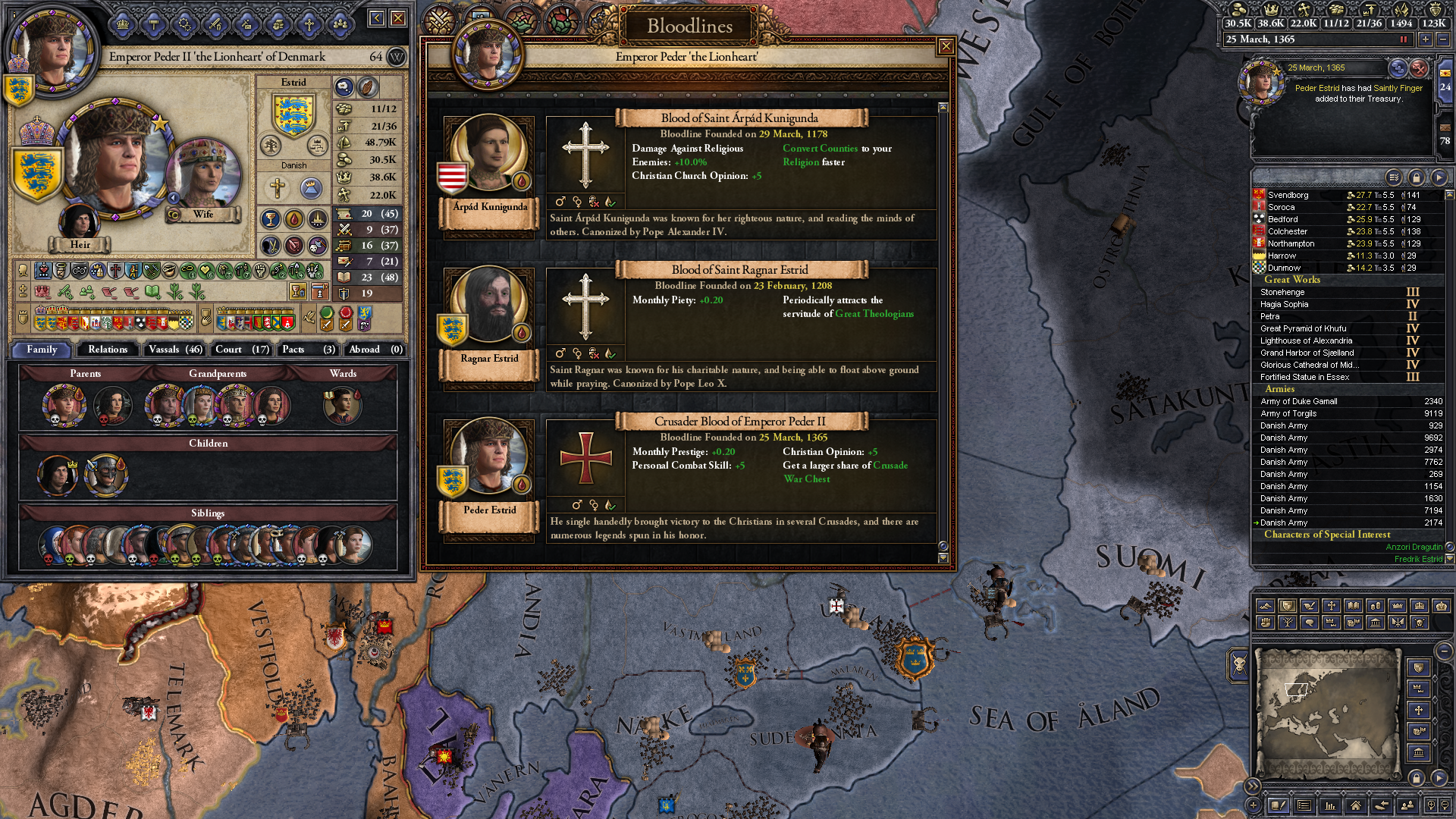This screenshot has width=1456, height=819.
Task: Open Ragnar Estrid's bloodline portrait
Action: point(489,306)
